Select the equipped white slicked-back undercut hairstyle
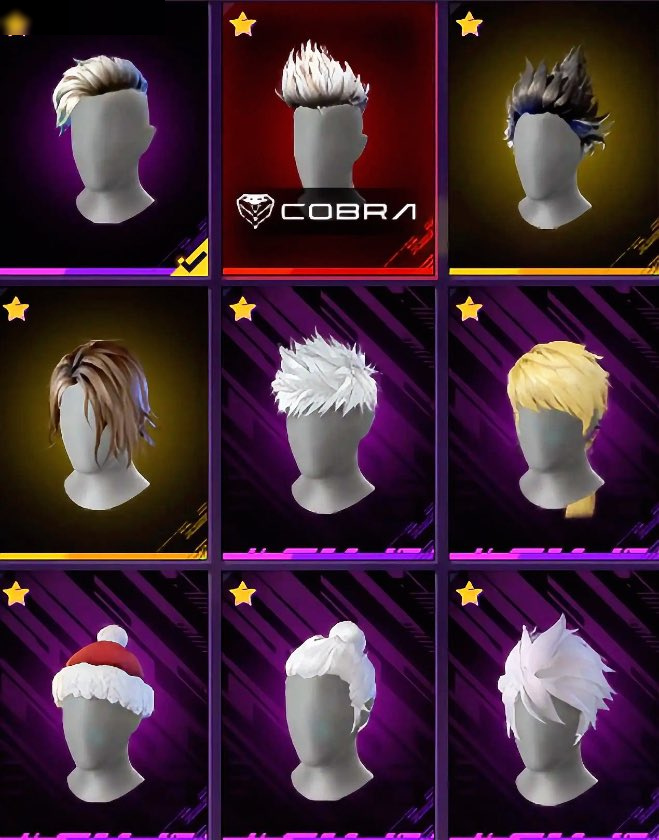 point(104,140)
